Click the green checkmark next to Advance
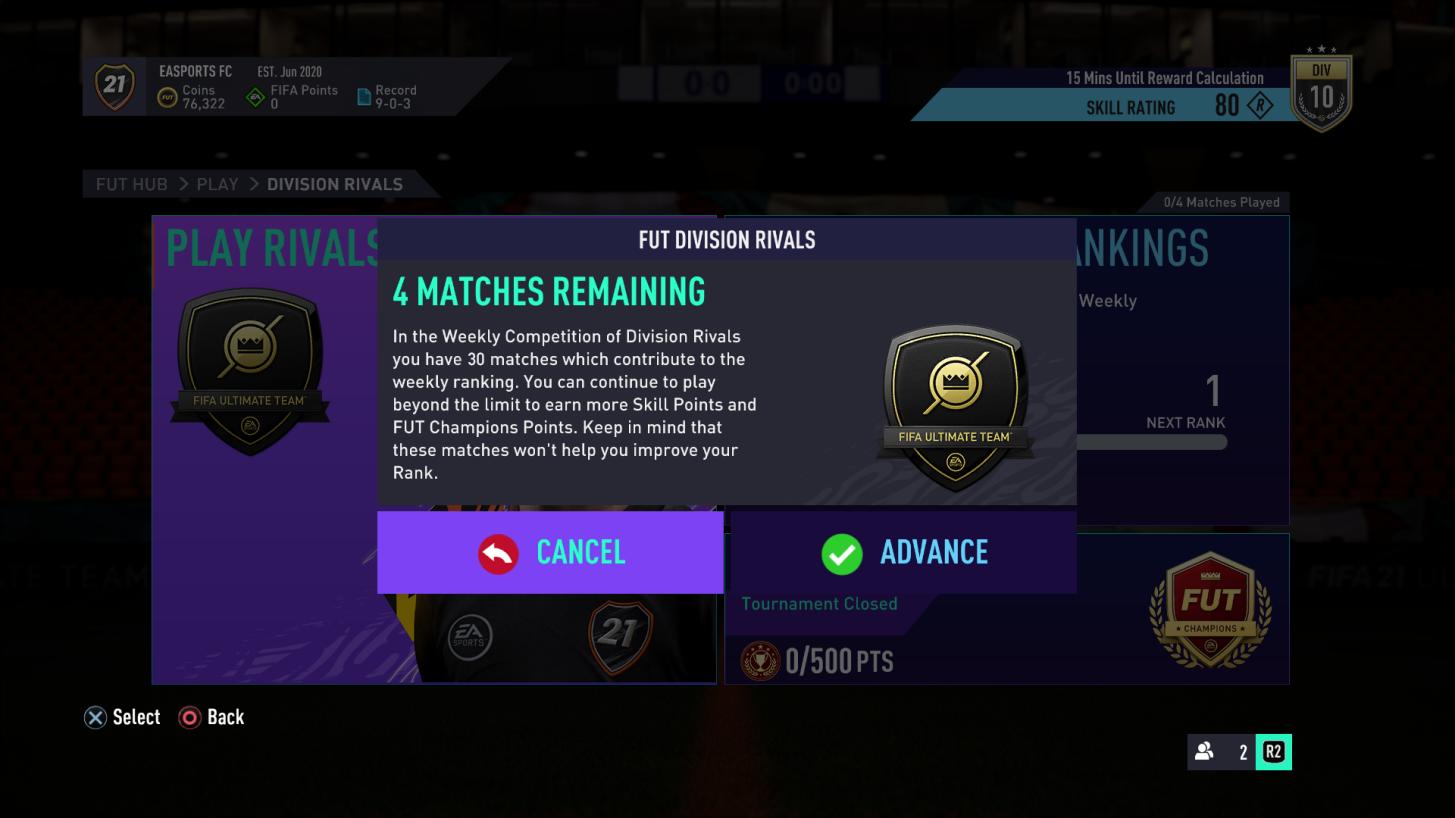Screen dimensions: 1455x818 click(843, 551)
